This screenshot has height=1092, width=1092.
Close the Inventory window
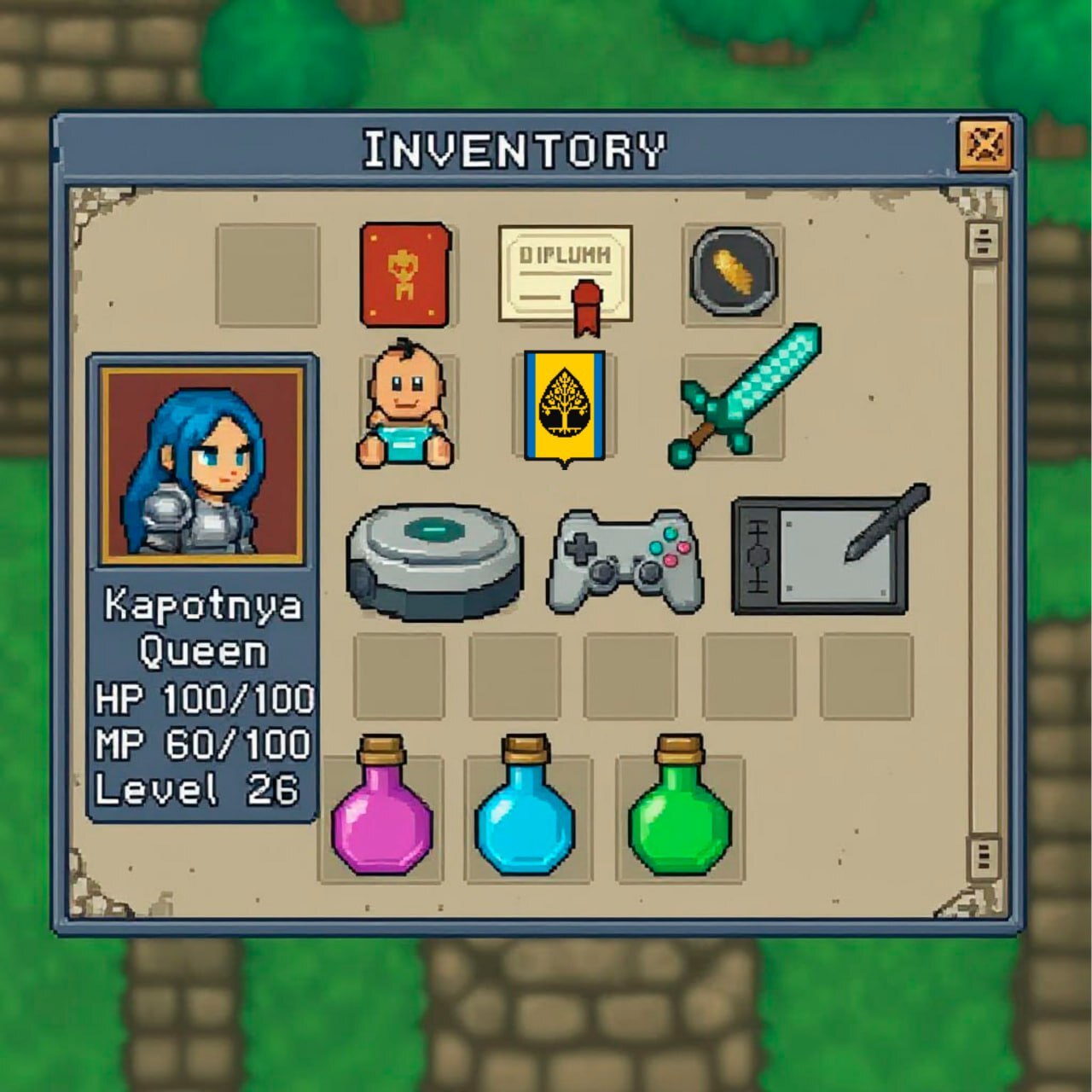tap(984, 146)
